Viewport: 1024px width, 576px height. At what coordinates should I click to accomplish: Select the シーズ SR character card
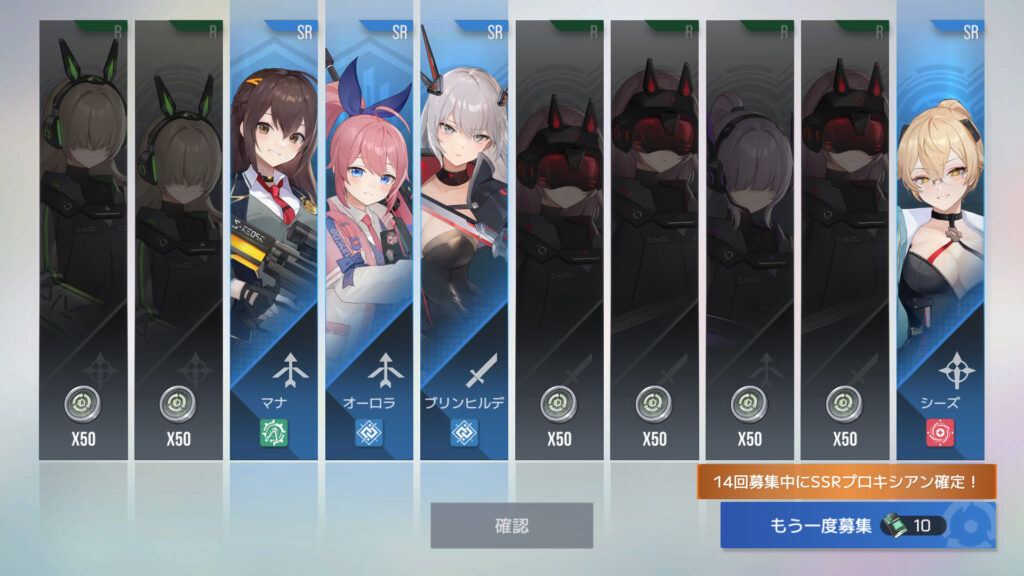pos(940,240)
